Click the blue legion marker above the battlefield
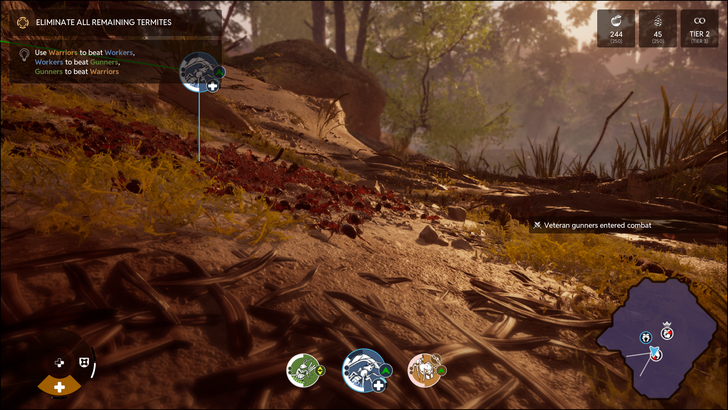The width and height of the screenshot is (728, 410). 199,71
